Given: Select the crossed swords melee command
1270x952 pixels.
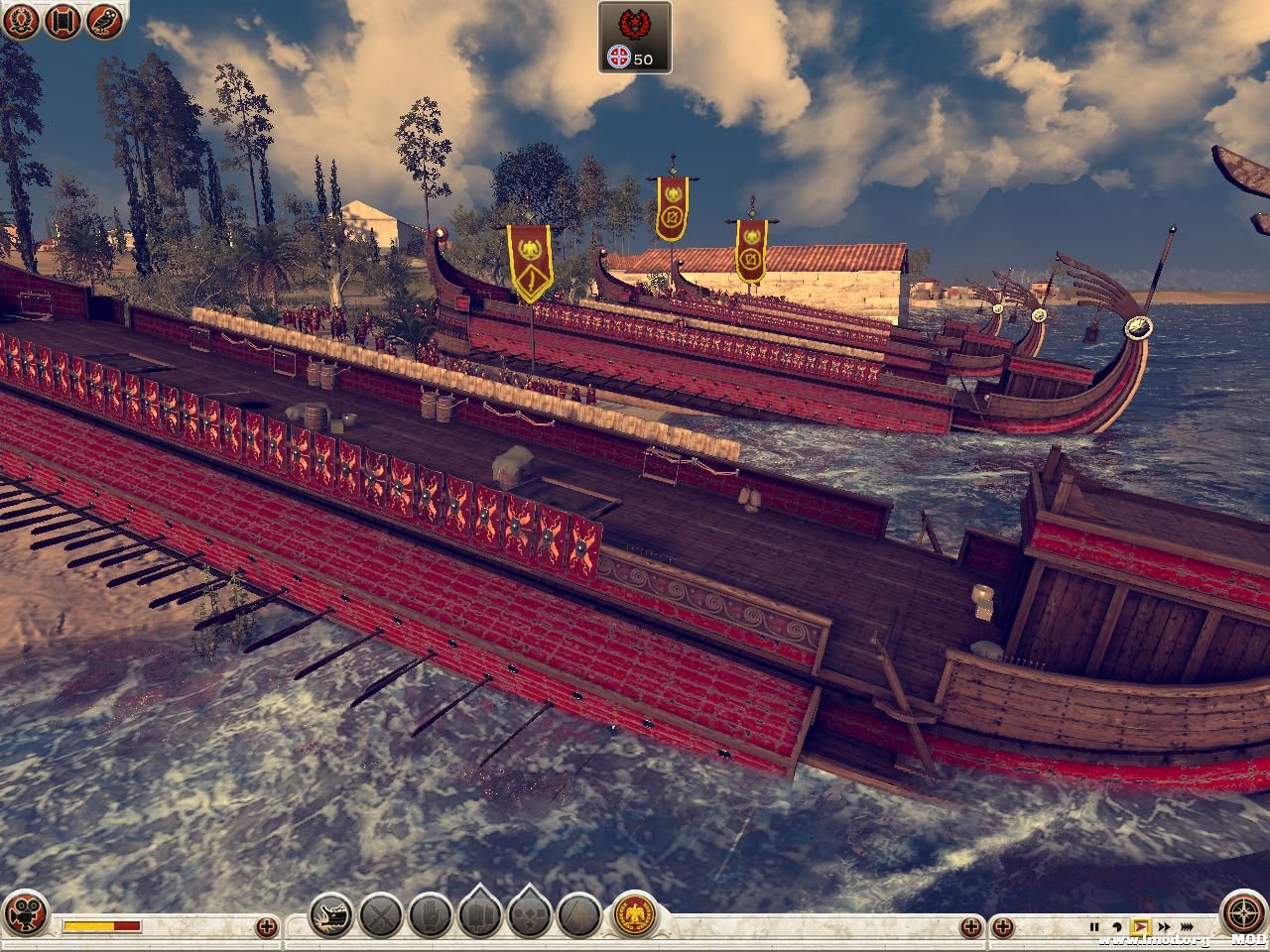Looking at the screenshot, I should pyautogui.click(x=380, y=913).
